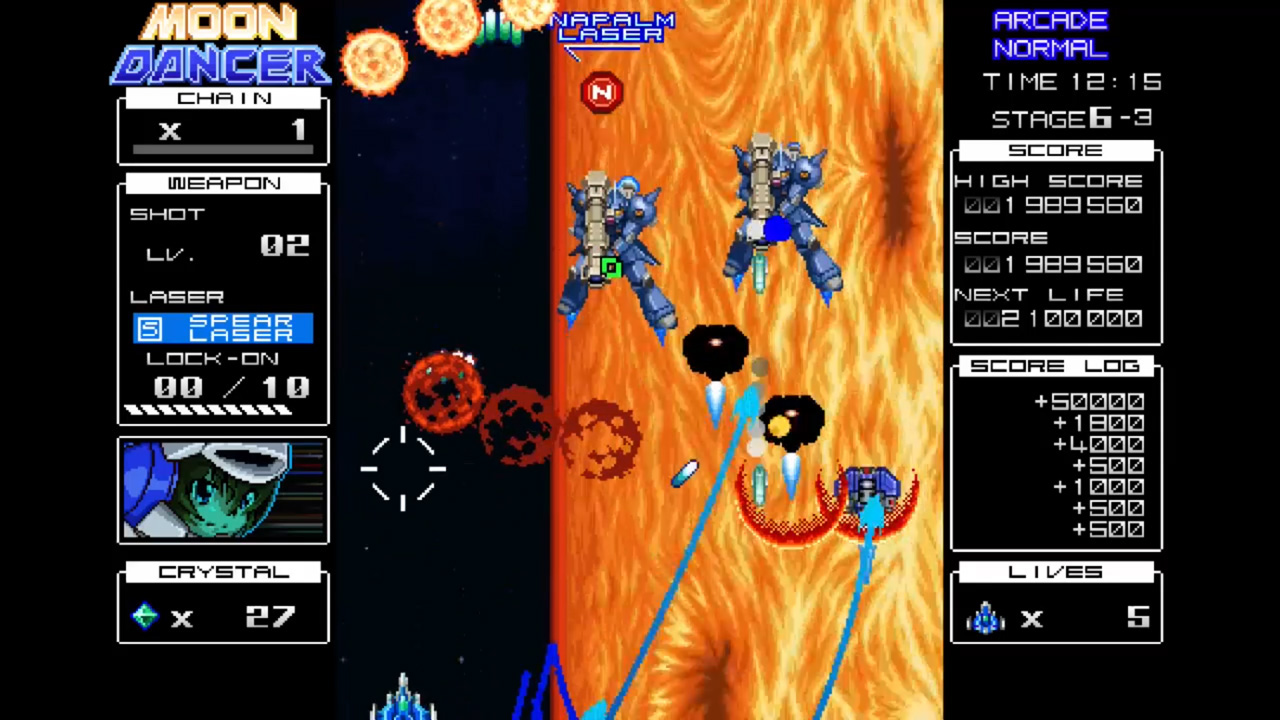Click the crystal gem icon beside the counter
Viewport: 1280px width, 720px height.
click(143, 617)
